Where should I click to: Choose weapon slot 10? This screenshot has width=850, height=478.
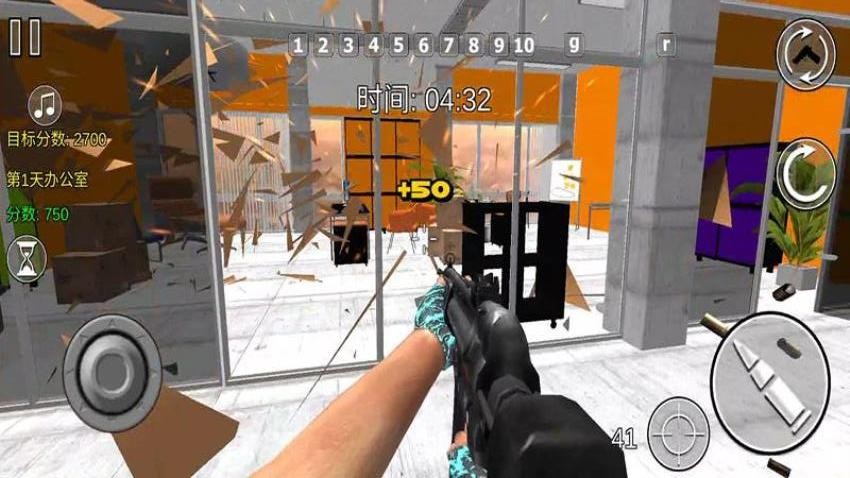pyautogui.click(x=523, y=44)
